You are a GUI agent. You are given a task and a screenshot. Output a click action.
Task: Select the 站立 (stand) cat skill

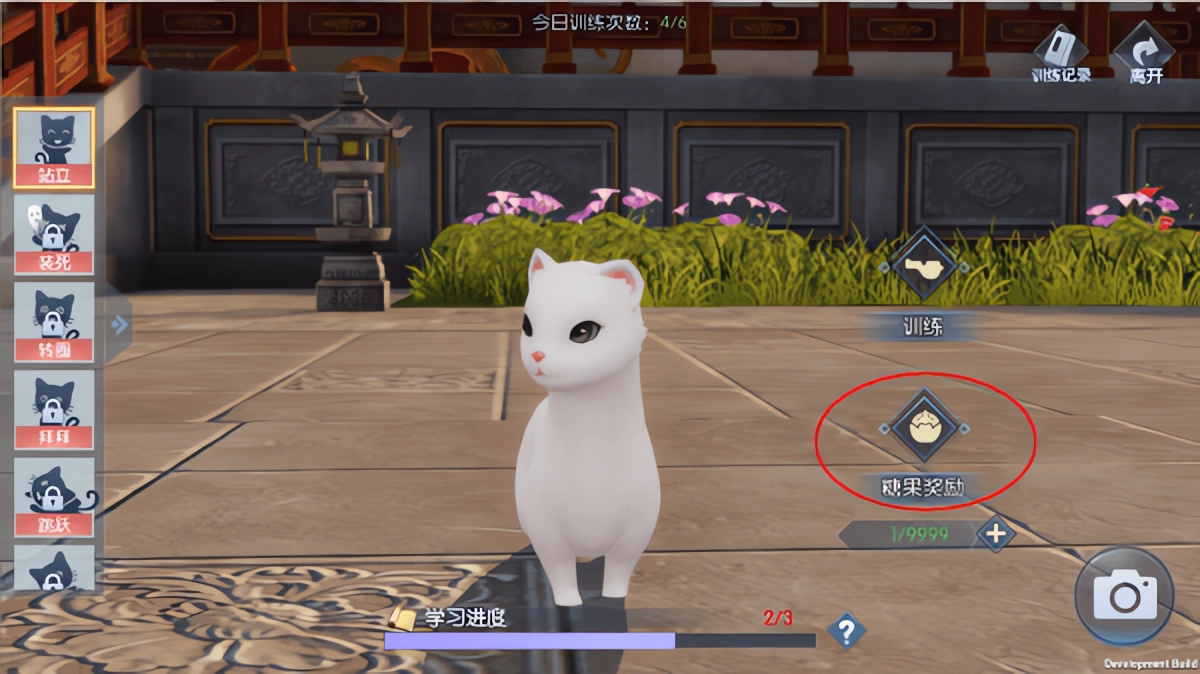coord(54,147)
